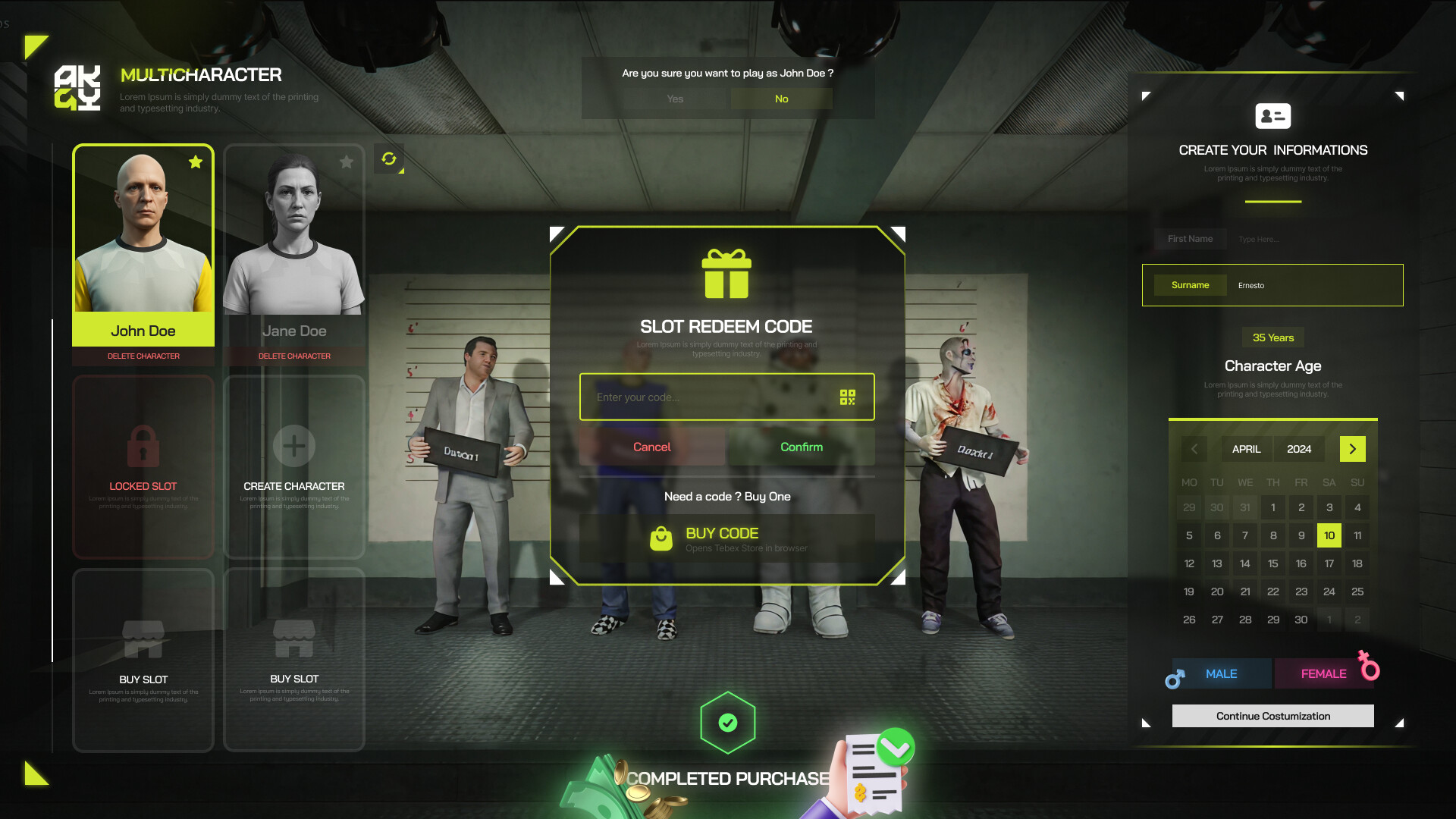Go to the next month on the calendar
Screen dimensions: 1456x819
click(1352, 449)
